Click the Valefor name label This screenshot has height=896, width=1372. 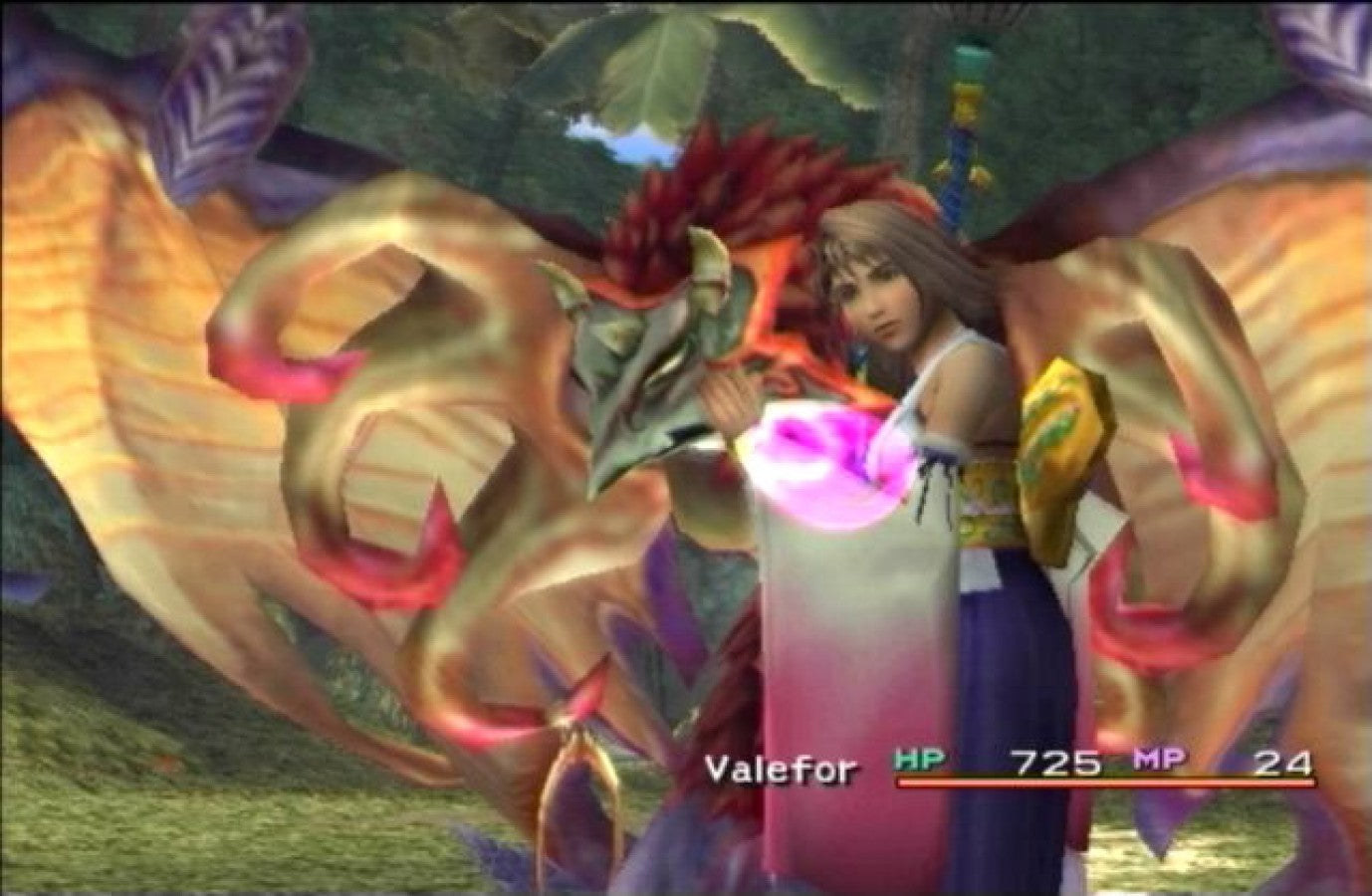[780, 767]
